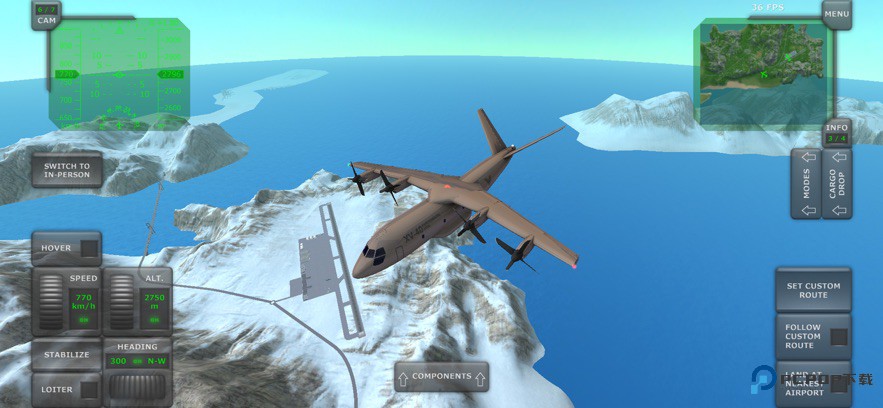Toggle follow custom route

[x=813, y=337]
